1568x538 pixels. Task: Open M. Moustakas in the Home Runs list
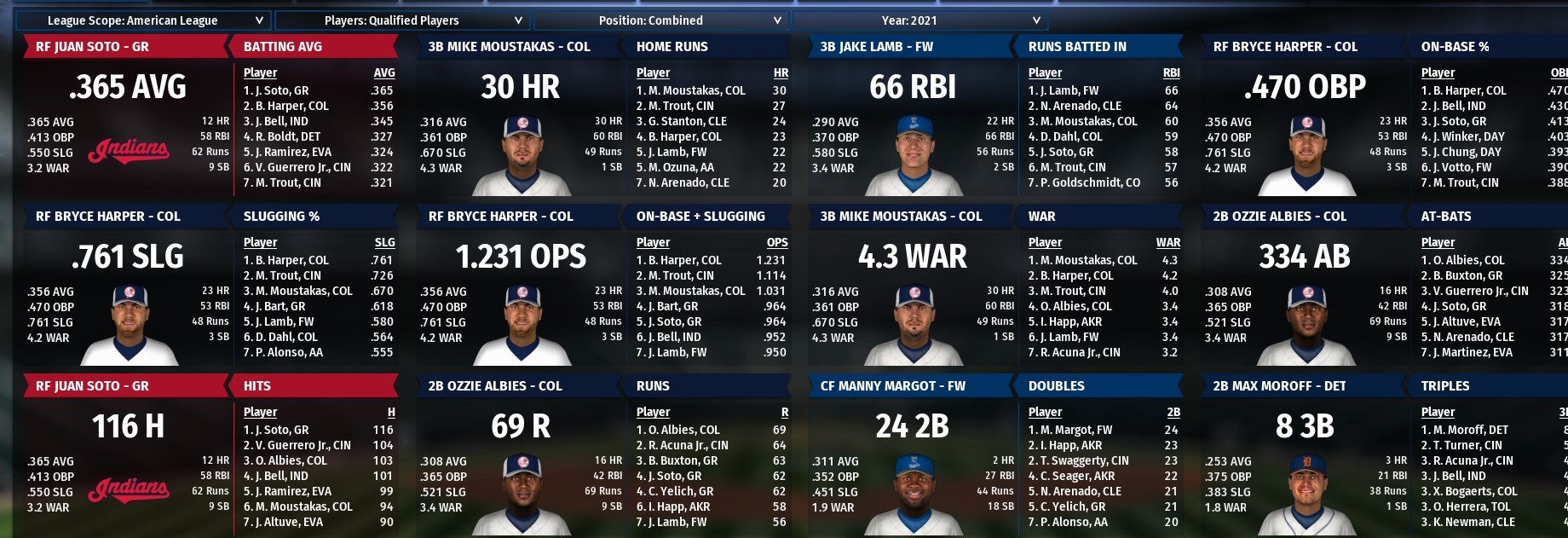[x=695, y=90]
